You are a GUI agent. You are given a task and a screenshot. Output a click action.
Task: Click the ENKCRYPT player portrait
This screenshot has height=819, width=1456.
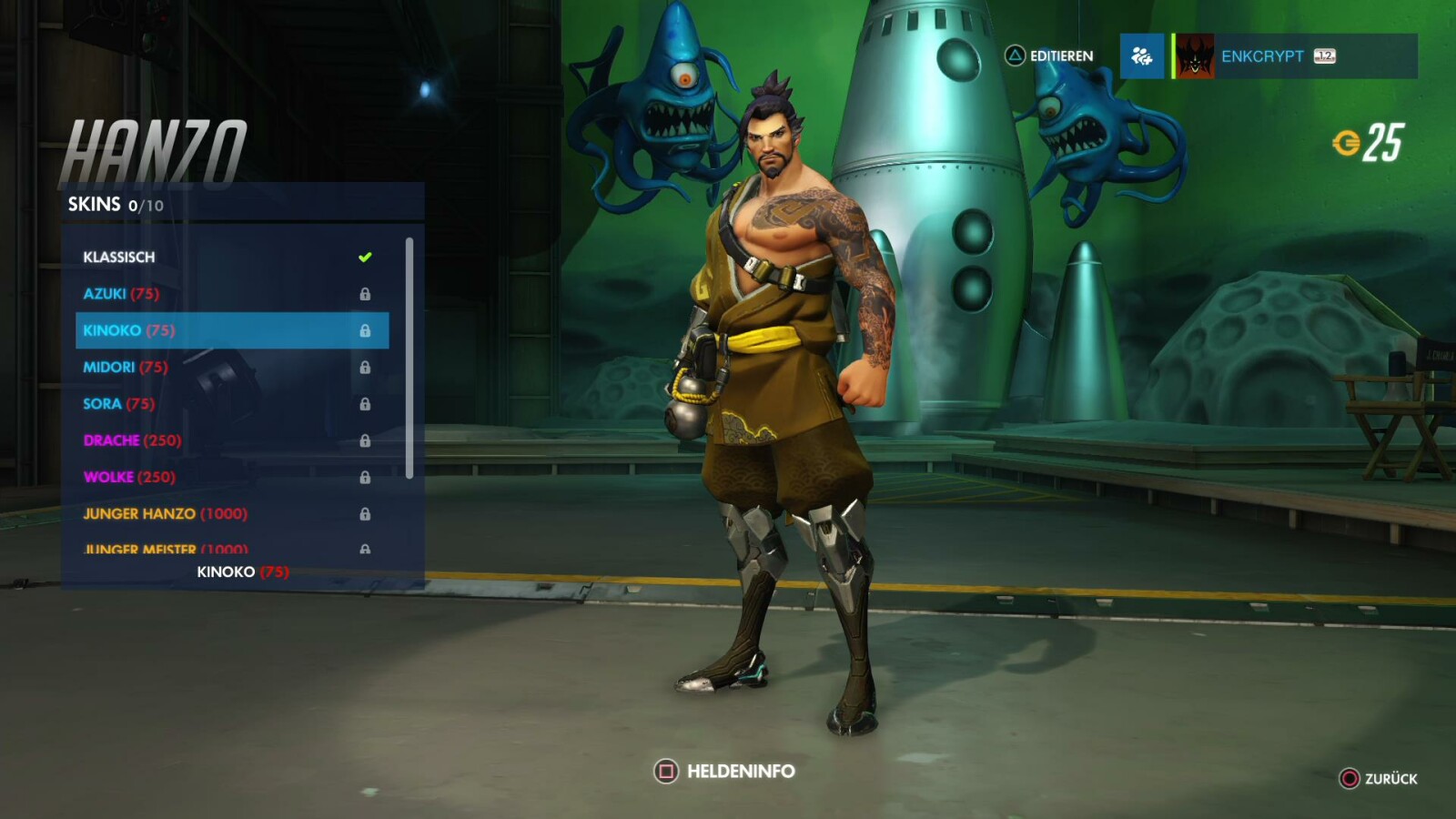point(1195,56)
